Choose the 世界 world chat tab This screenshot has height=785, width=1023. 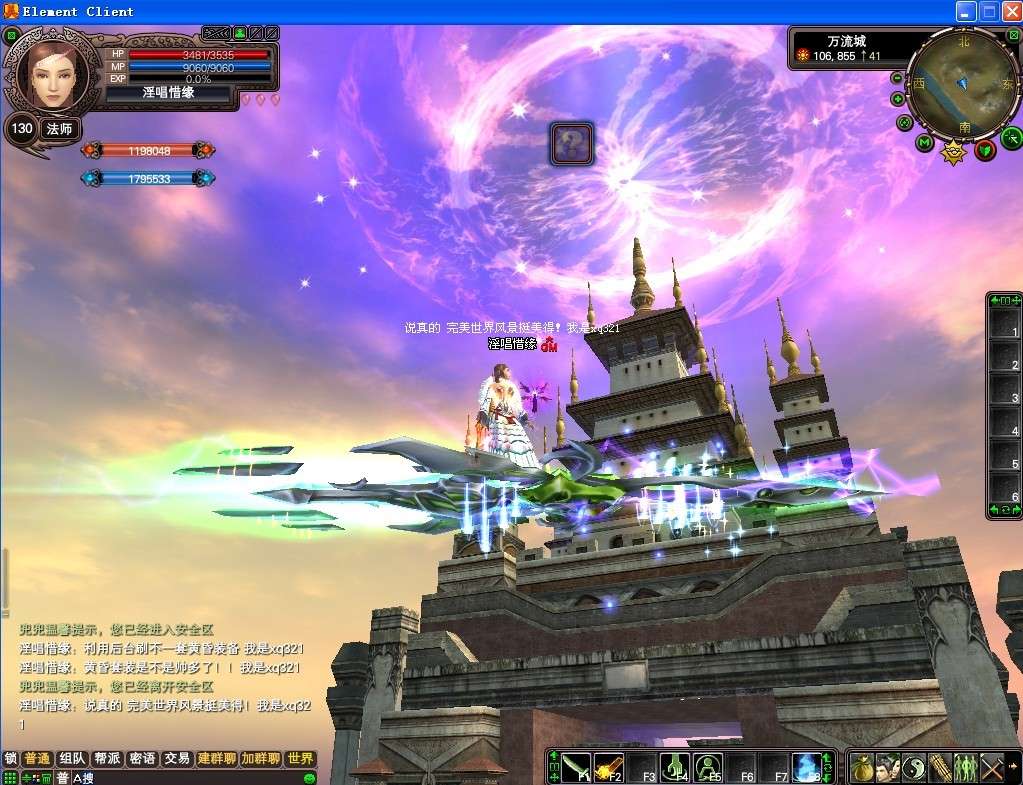pos(300,759)
